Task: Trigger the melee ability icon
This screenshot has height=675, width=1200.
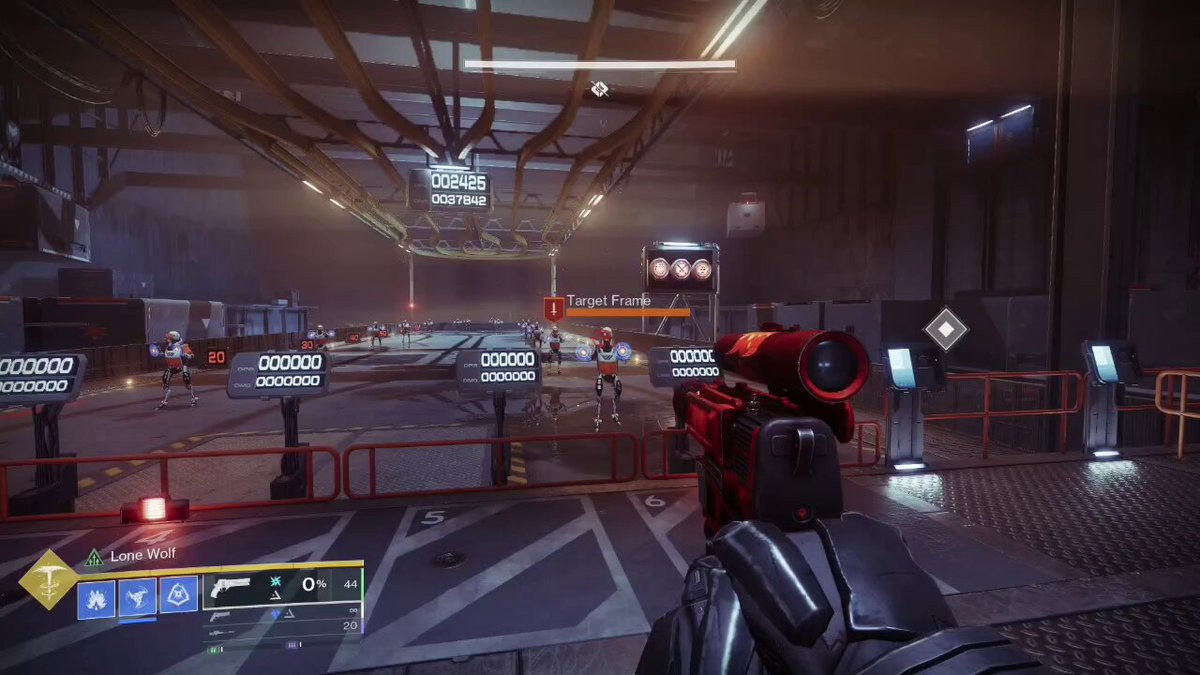Action: [x=138, y=598]
